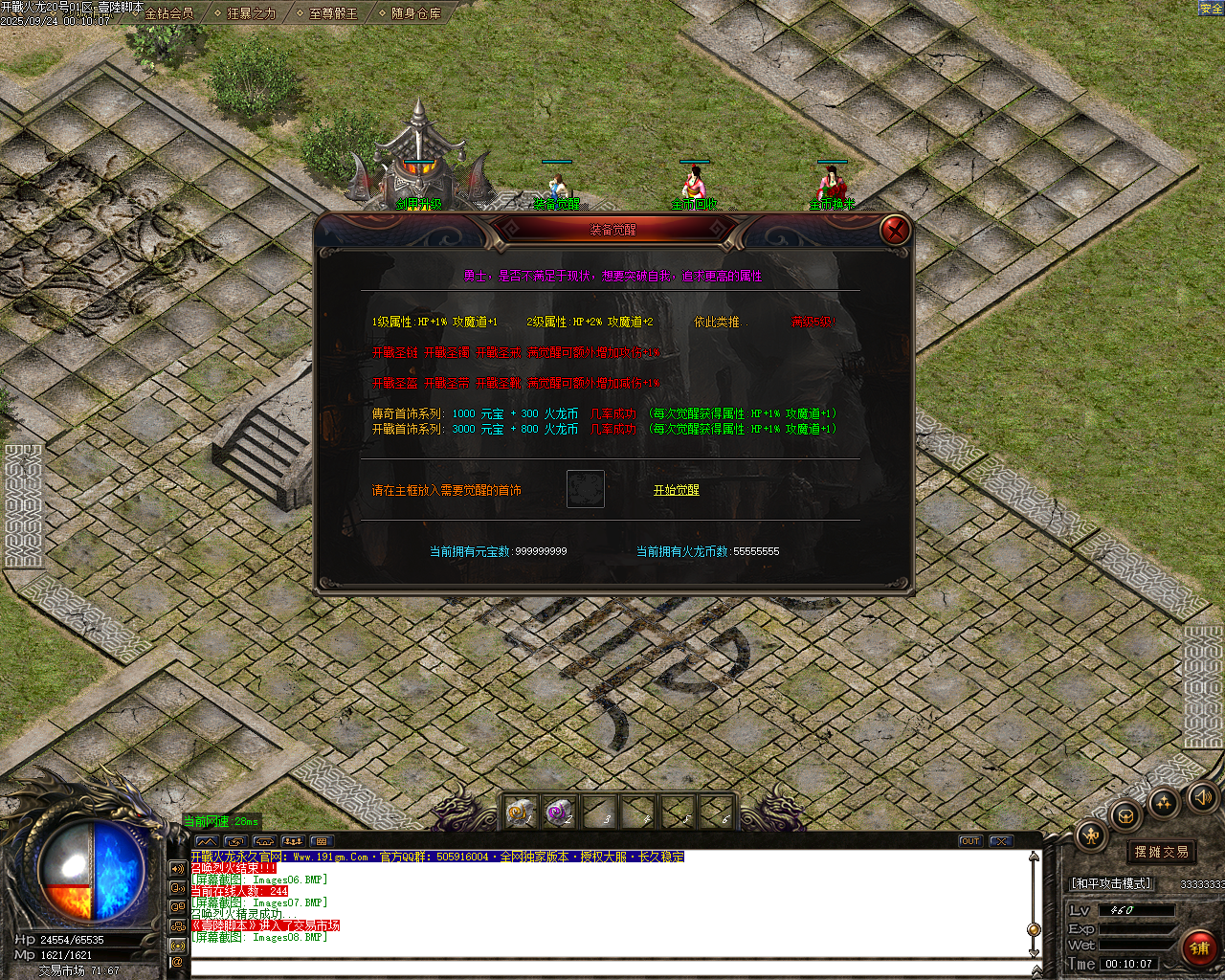Click the screenshot link Images06.BMP in chat
The width and height of the screenshot is (1225, 980).
[286, 880]
